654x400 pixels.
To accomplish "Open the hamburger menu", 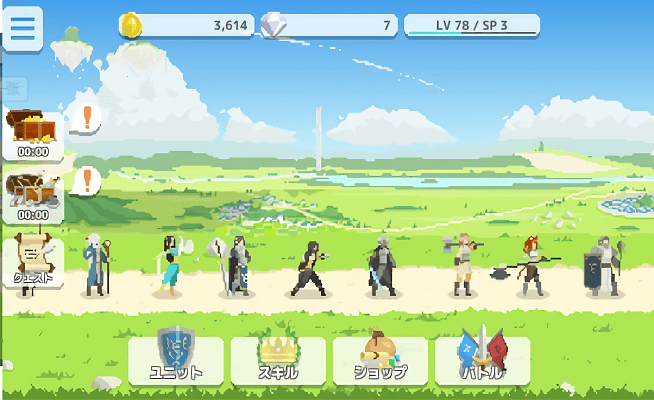I will coord(22,29).
